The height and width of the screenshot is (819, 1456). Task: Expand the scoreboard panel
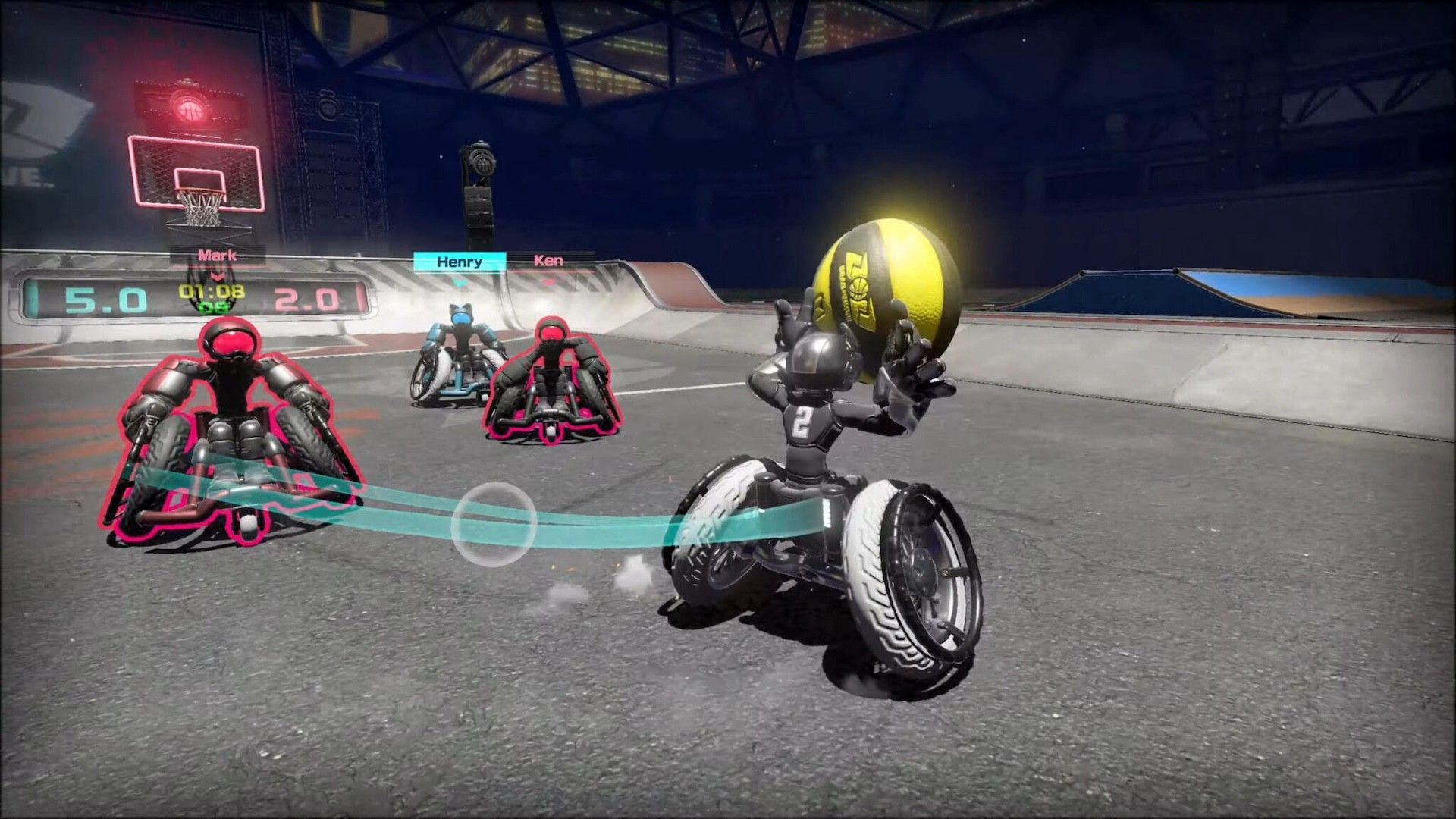click(x=193, y=296)
